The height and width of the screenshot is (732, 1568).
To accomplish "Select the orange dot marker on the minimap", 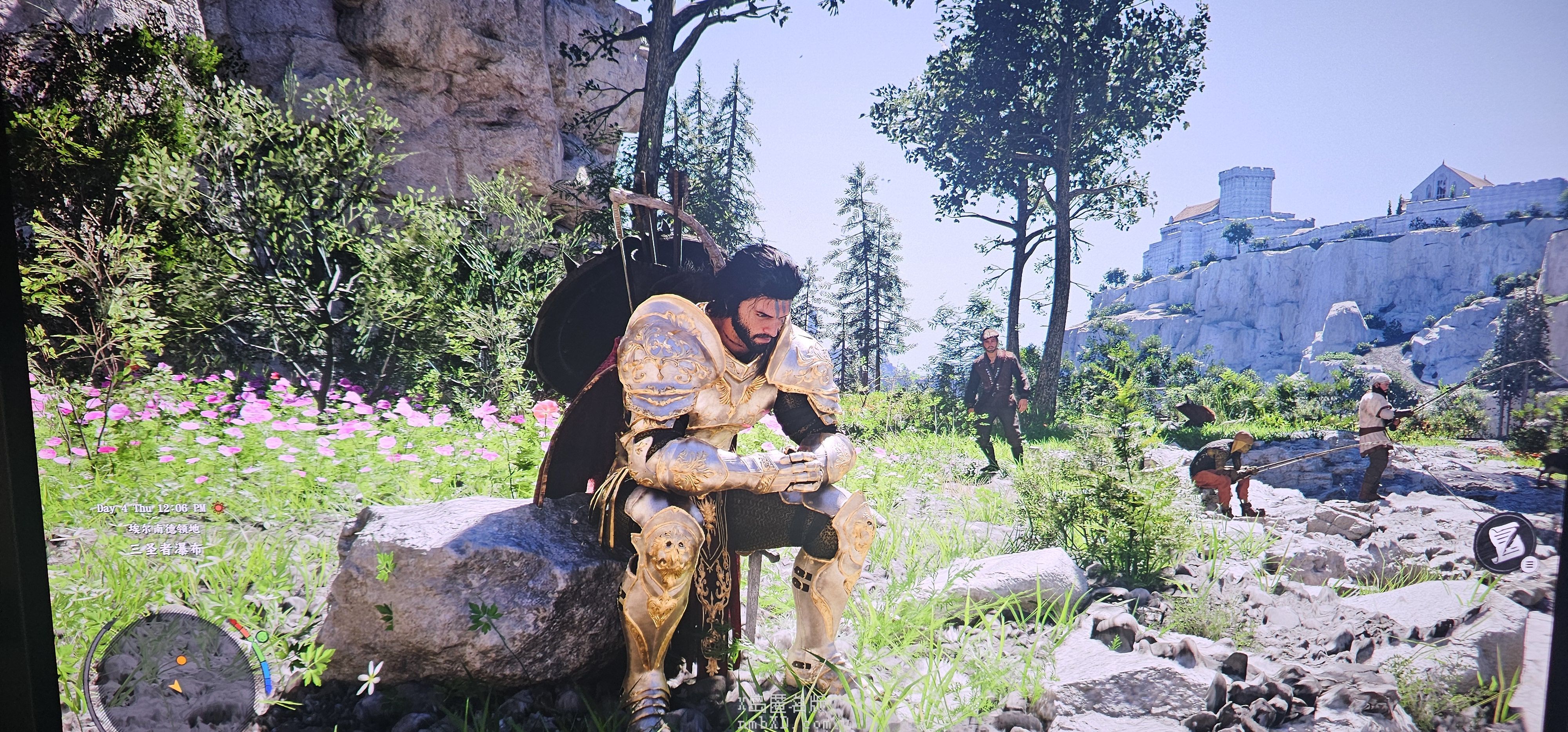I will pyautogui.click(x=181, y=659).
